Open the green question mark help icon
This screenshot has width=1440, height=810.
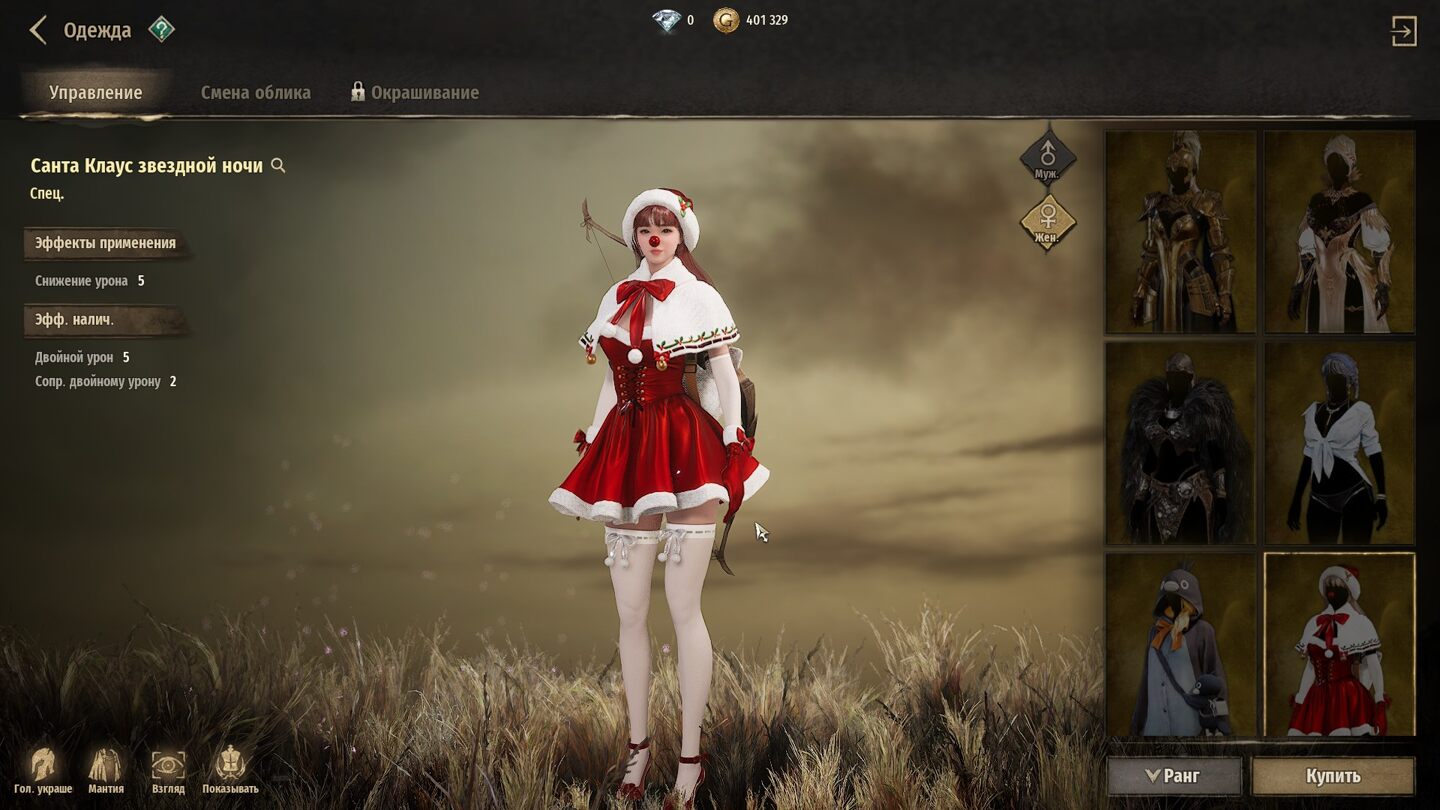click(161, 30)
